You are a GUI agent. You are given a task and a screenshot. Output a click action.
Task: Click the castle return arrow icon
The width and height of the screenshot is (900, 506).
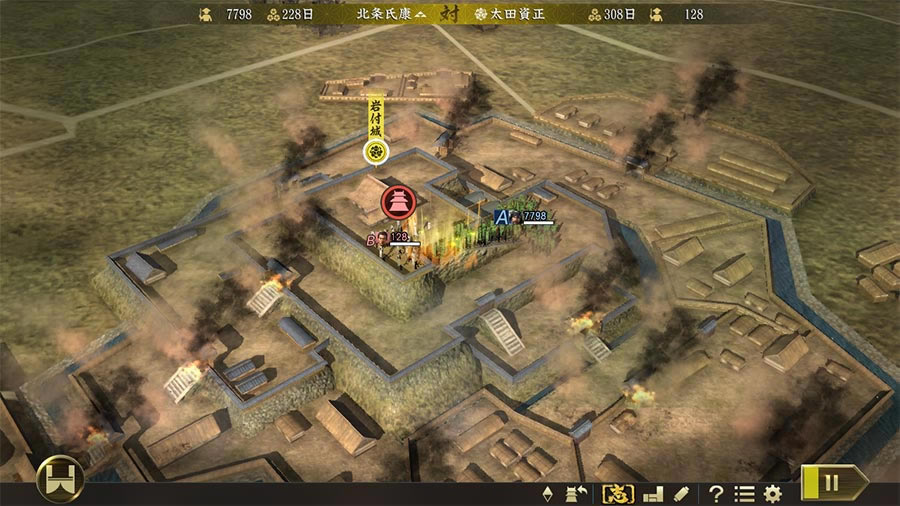pyautogui.click(x=577, y=493)
